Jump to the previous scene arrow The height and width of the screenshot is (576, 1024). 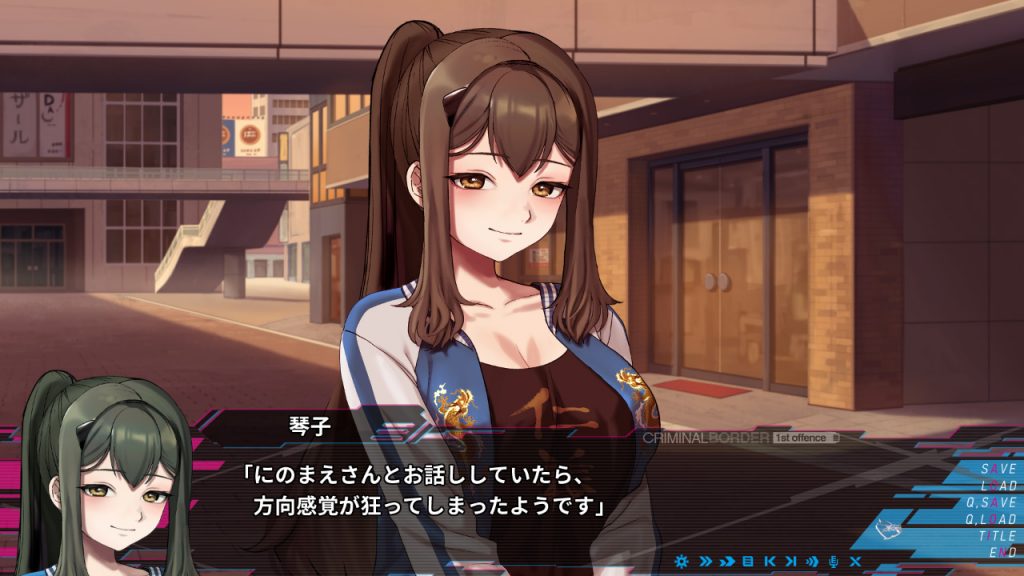click(770, 561)
